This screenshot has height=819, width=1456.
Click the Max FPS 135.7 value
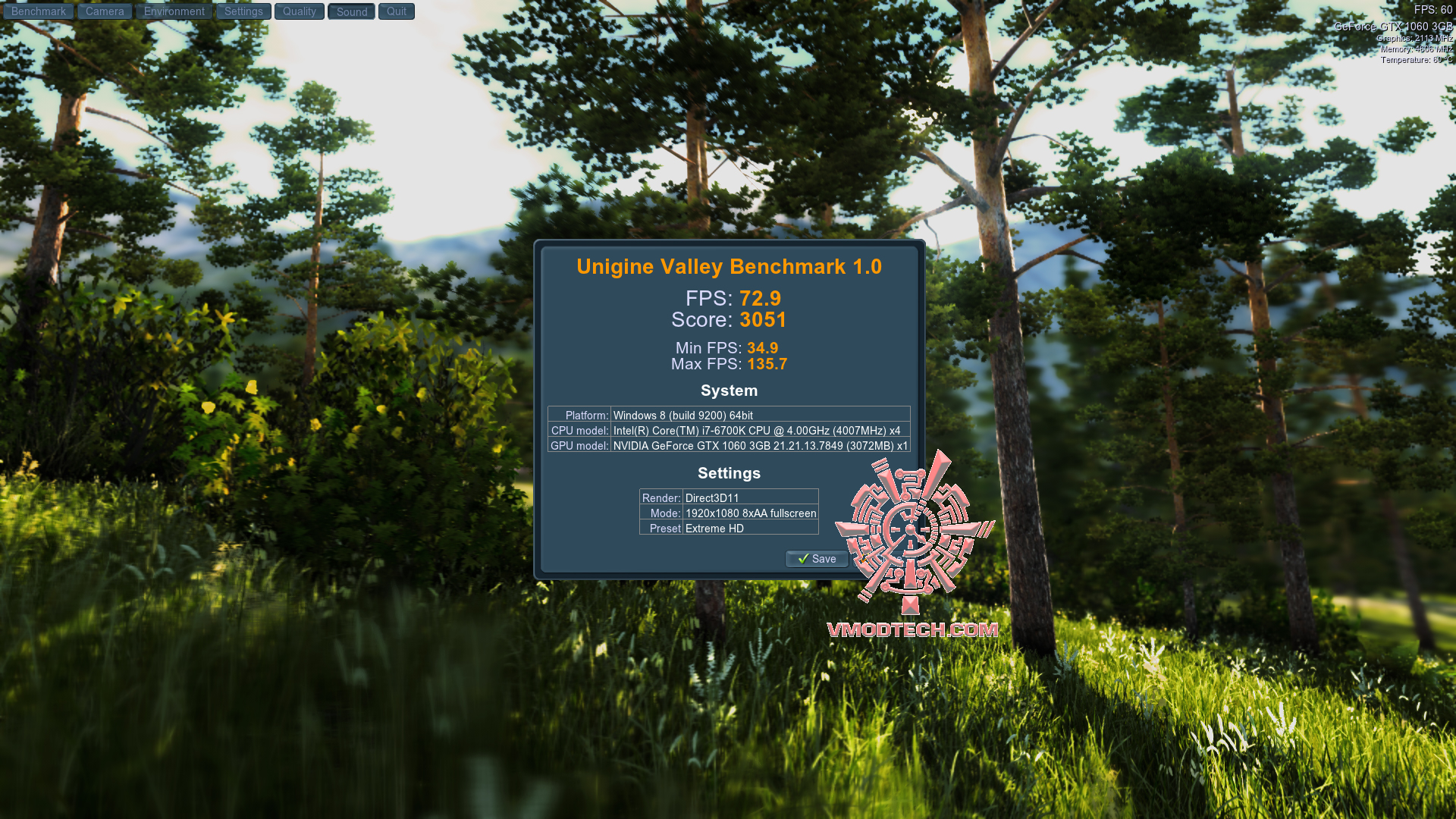click(767, 363)
